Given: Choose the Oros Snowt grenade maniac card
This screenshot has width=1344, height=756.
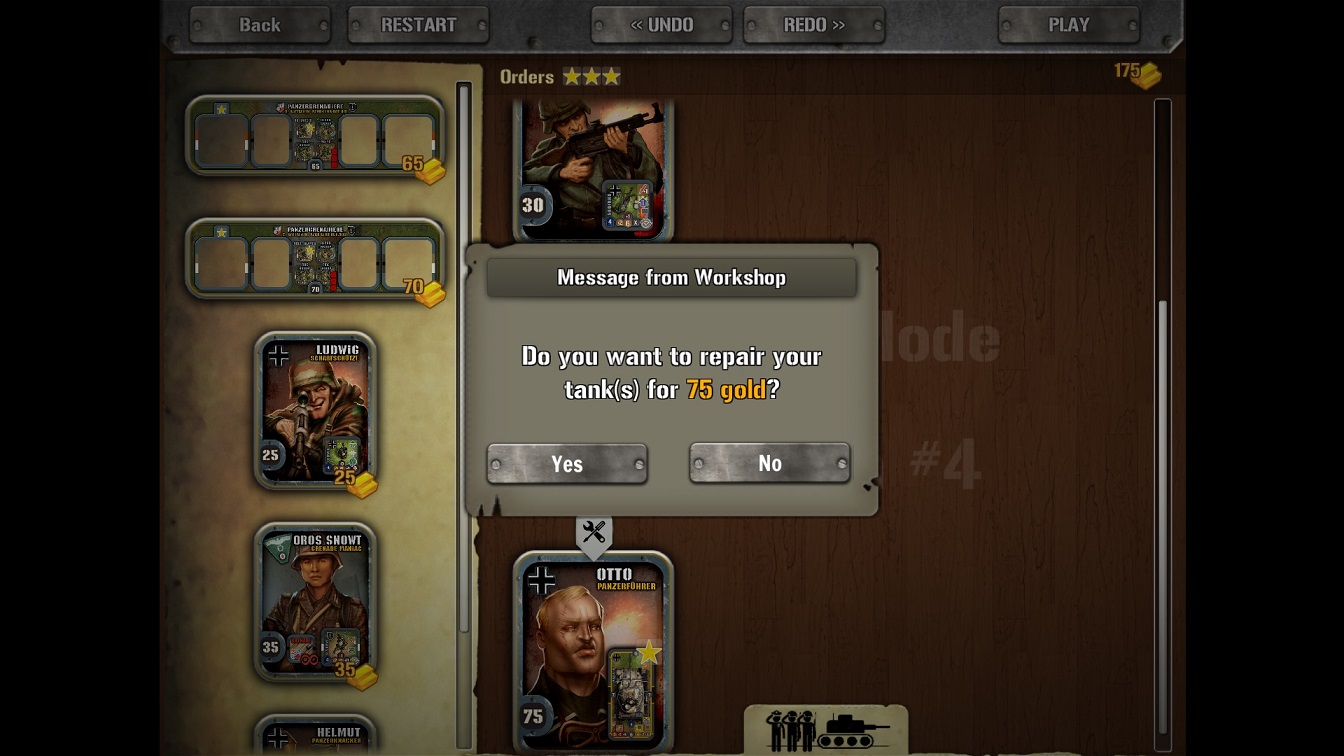Looking at the screenshot, I should [x=316, y=602].
